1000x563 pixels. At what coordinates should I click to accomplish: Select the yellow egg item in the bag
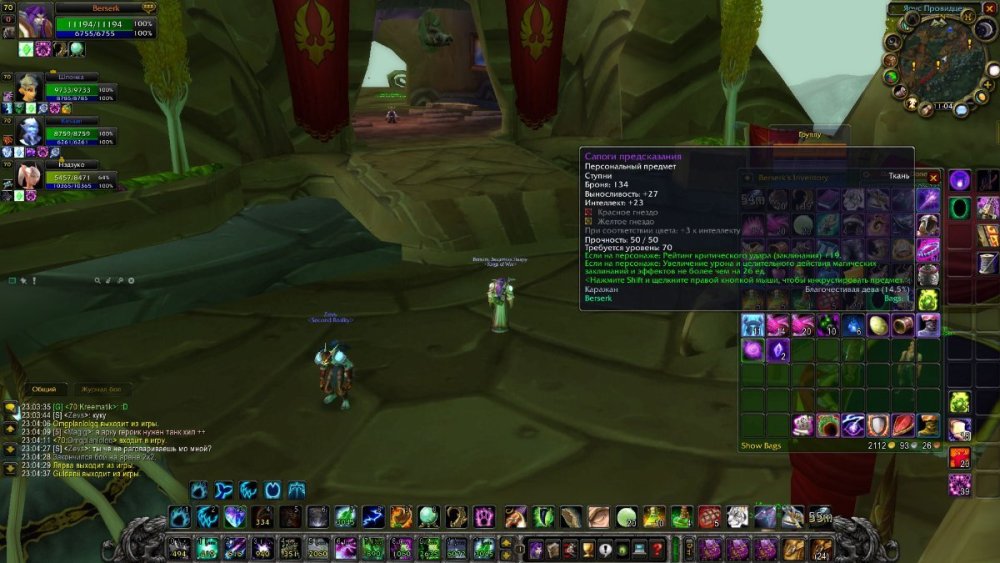click(879, 324)
